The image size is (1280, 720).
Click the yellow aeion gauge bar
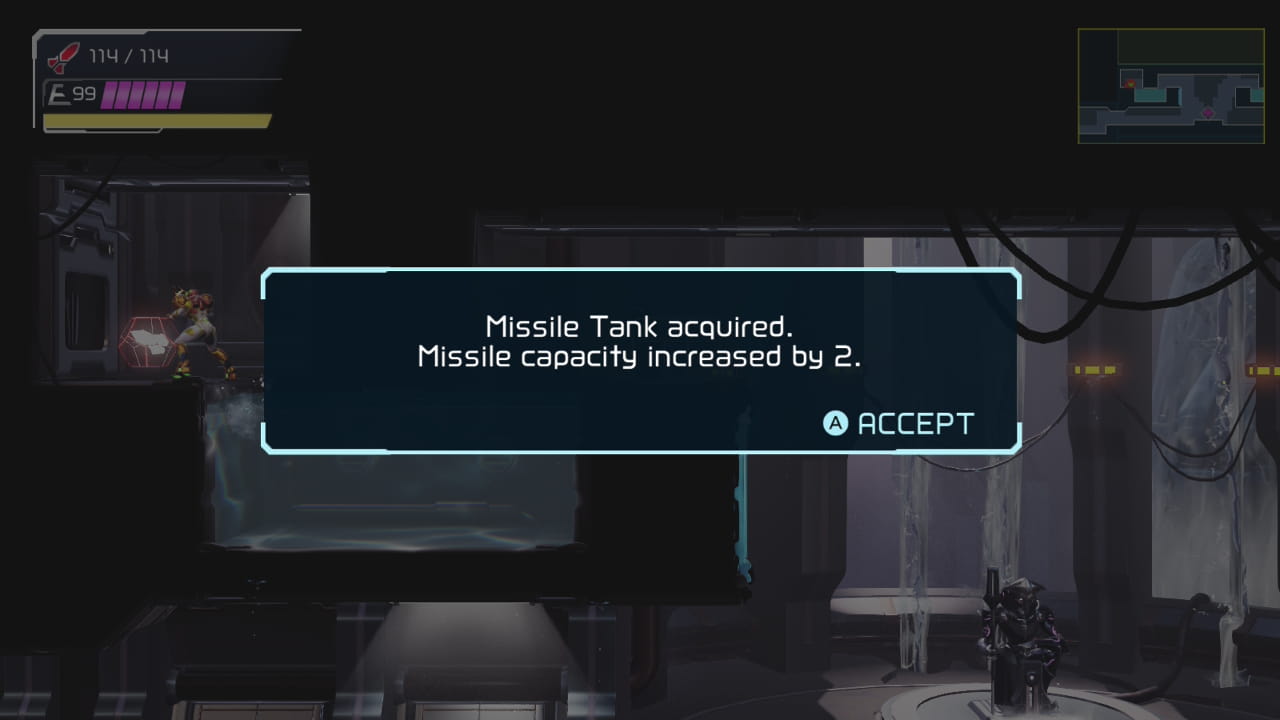[155, 120]
